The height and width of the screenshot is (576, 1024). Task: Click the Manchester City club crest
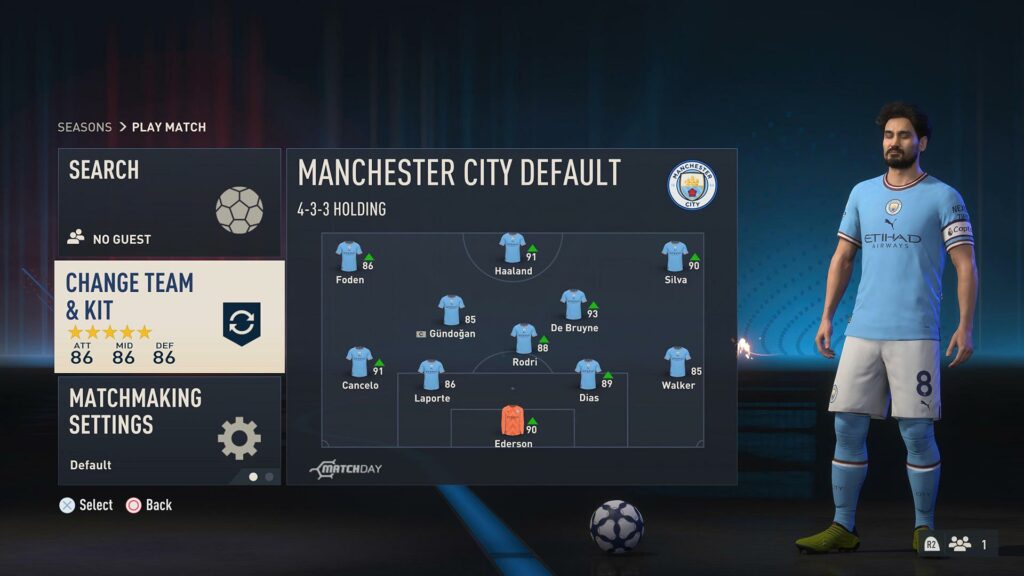click(x=692, y=185)
